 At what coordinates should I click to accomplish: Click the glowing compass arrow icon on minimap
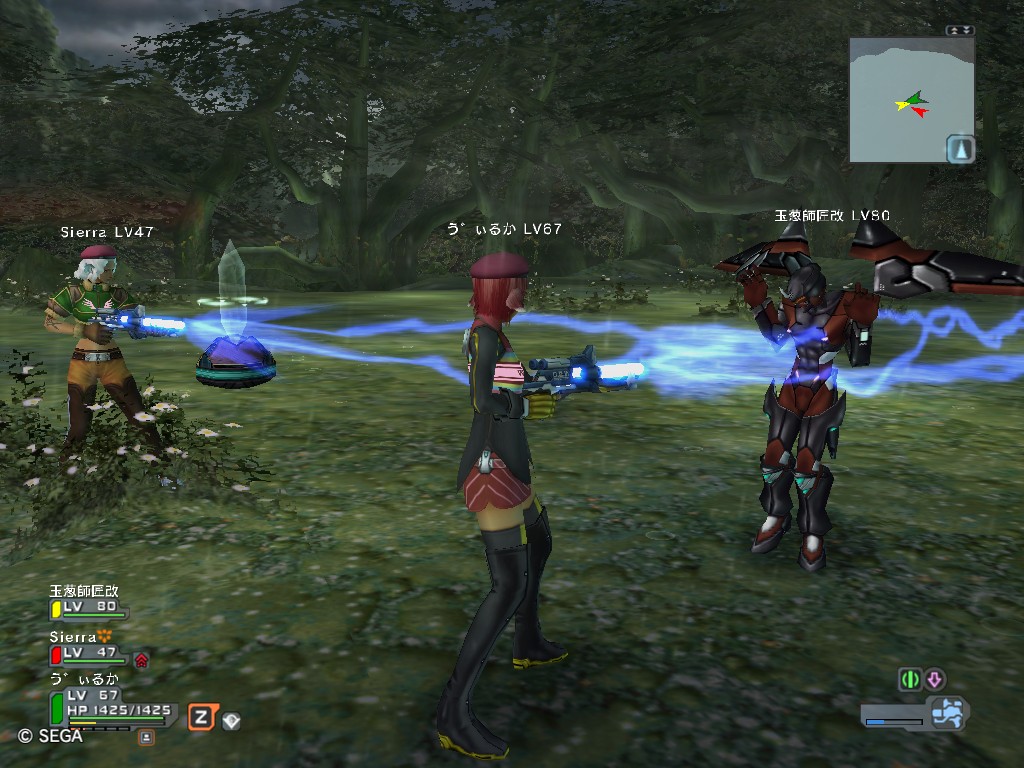(961, 150)
